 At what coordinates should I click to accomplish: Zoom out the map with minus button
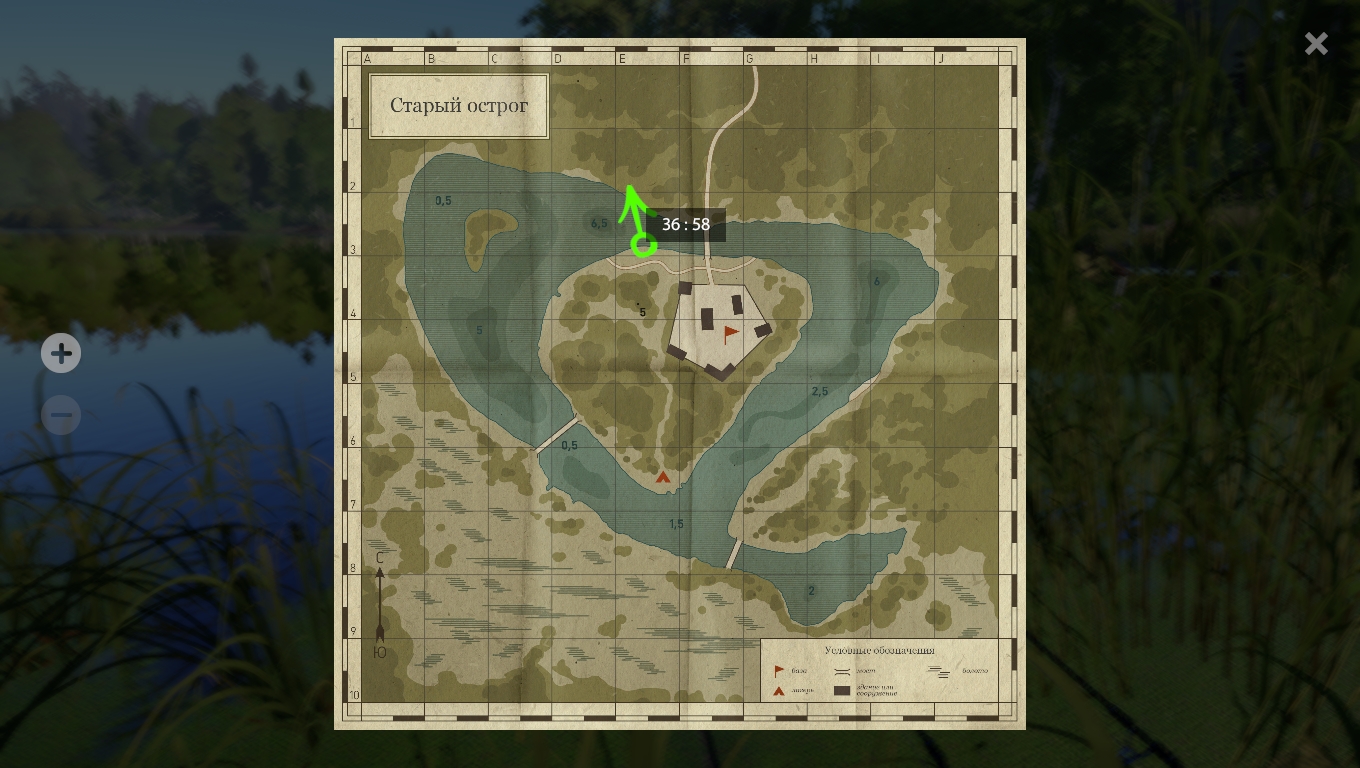(x=61, y=415)
